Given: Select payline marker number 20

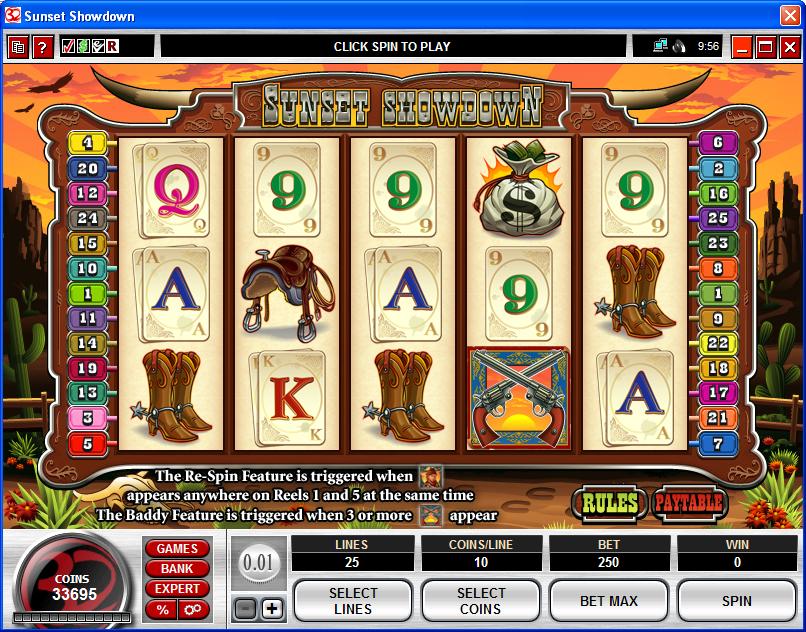Looking at the screenshot, I should click(x=87, y=168).
